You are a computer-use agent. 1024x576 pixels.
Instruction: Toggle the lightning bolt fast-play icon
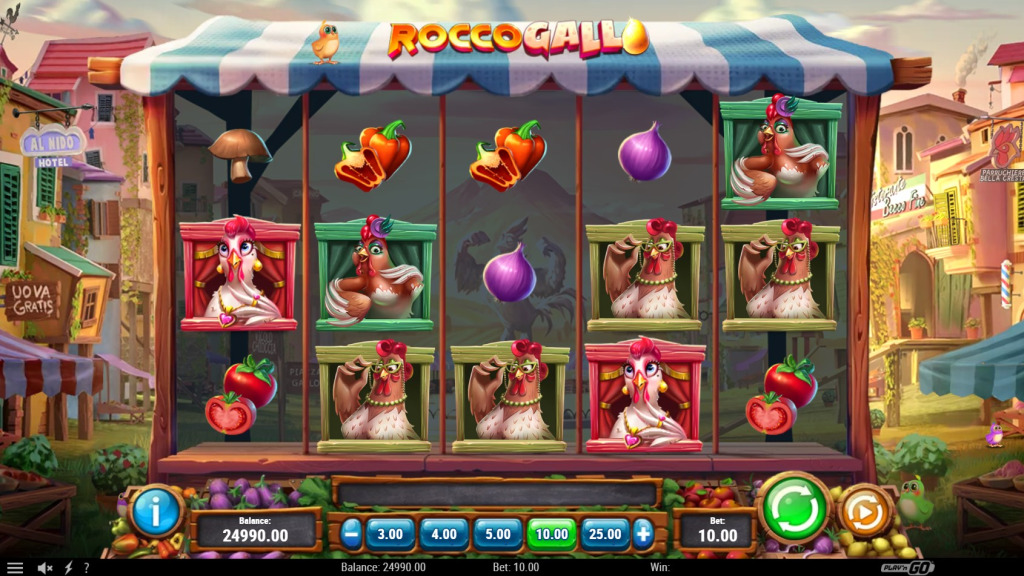69,568
